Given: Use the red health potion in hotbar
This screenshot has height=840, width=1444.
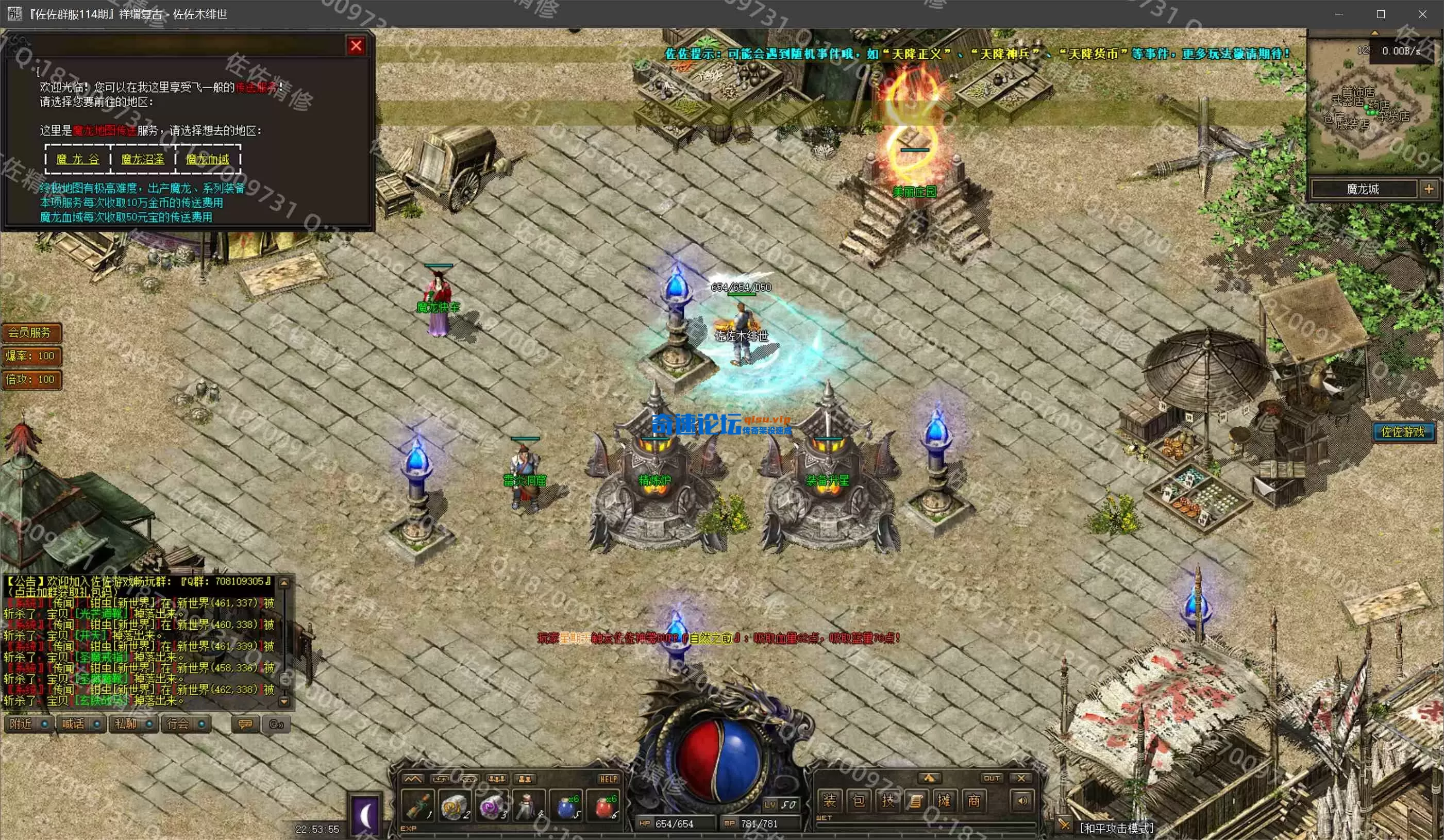Looking at the screenshot, I should pos(603,806).
